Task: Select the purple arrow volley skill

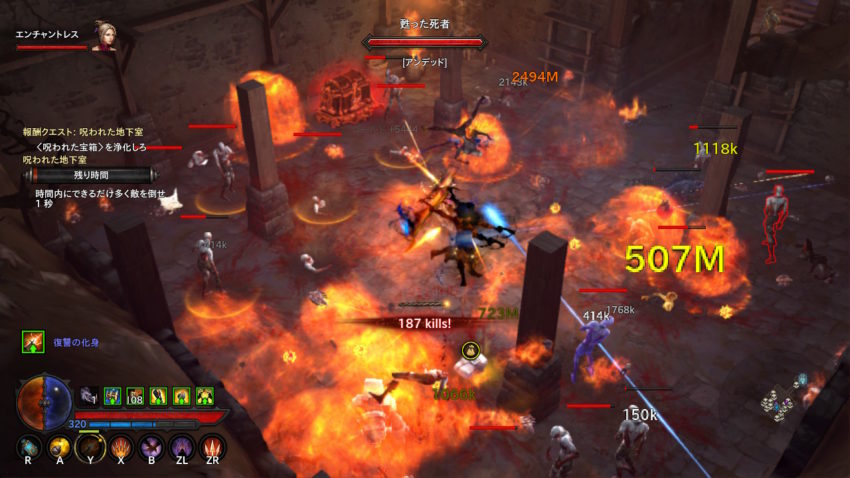Action: click(182, 446)
